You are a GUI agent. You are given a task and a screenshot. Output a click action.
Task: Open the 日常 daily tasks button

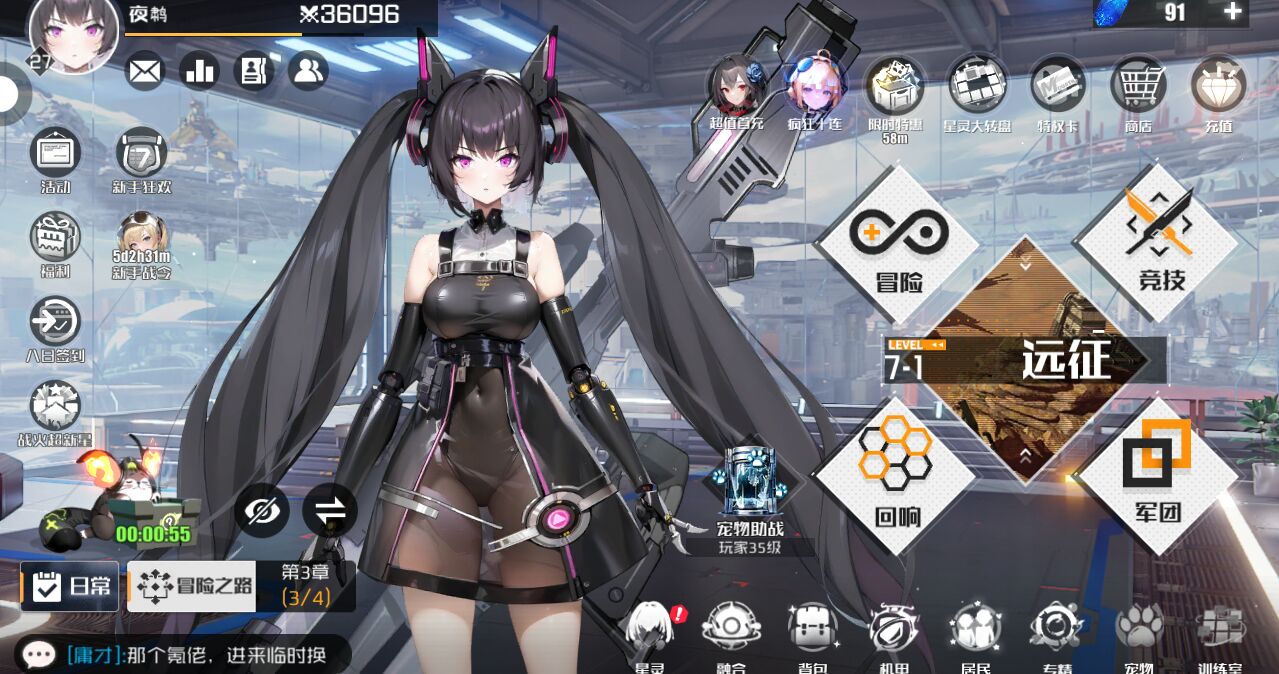pos(70,586)
